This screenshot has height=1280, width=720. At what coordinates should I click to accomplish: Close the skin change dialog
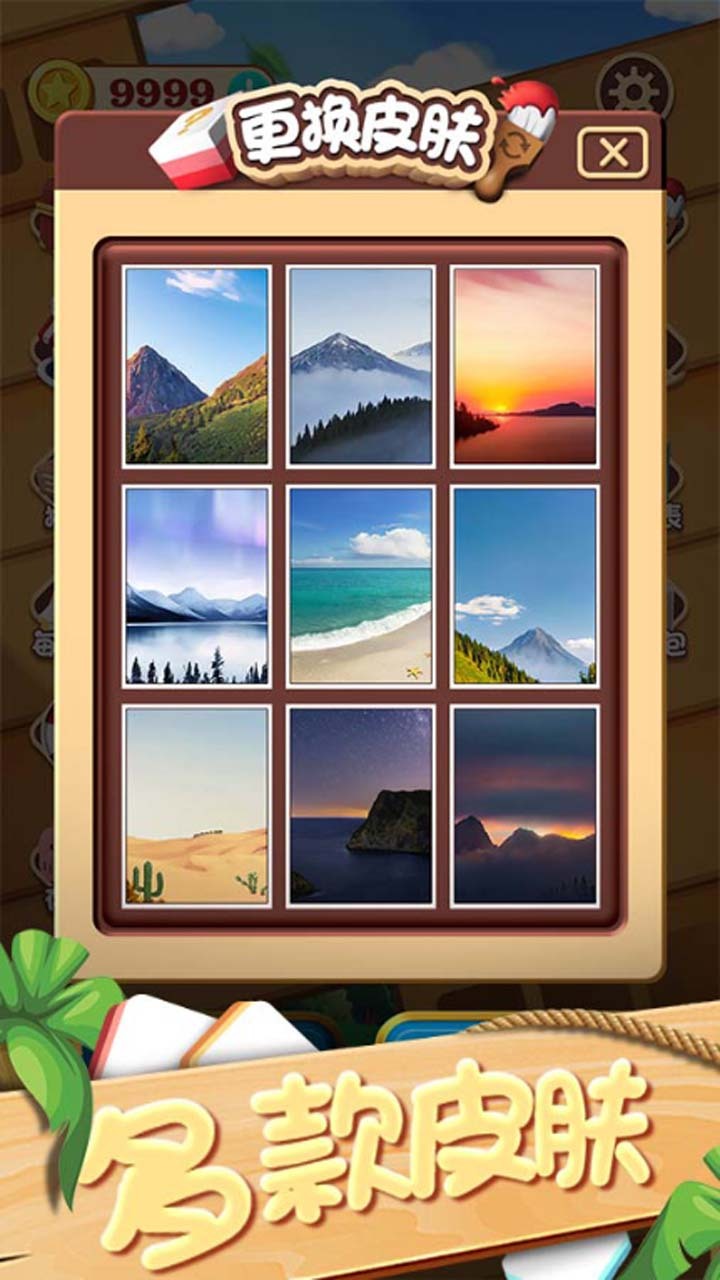click(612, 153)
